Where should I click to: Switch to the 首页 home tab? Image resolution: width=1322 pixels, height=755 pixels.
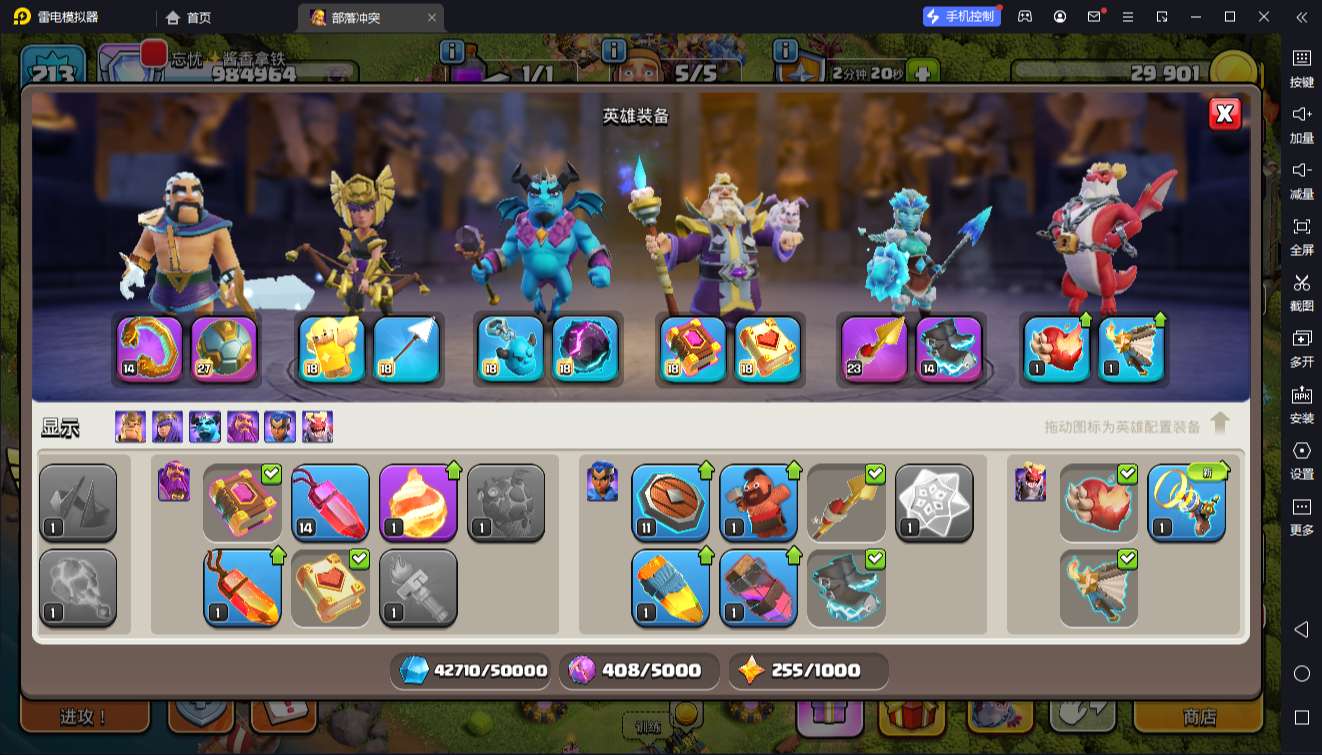(x=188, y=17)
